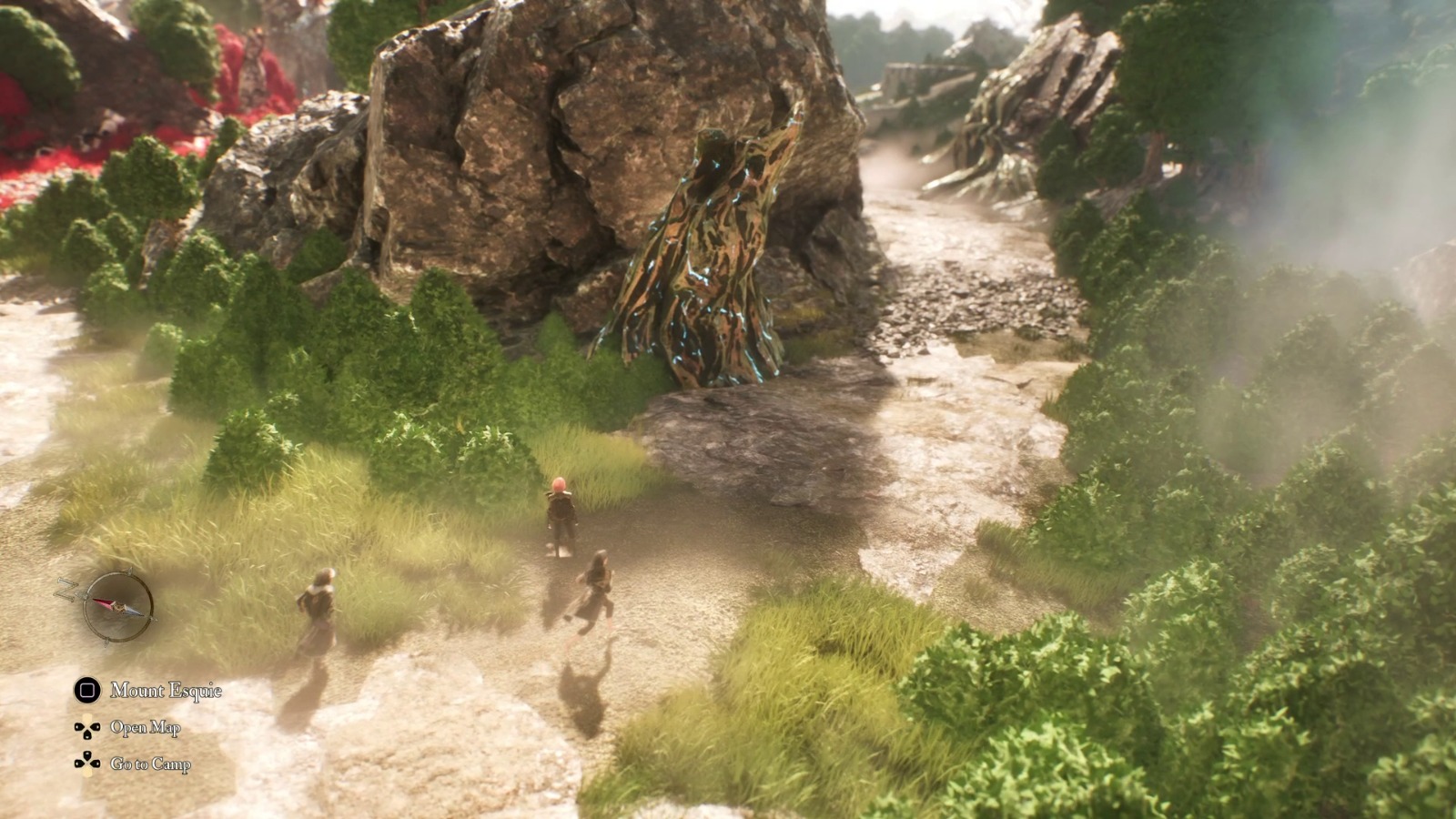Click the glowing painted tree on the rock

coord(714,255)
